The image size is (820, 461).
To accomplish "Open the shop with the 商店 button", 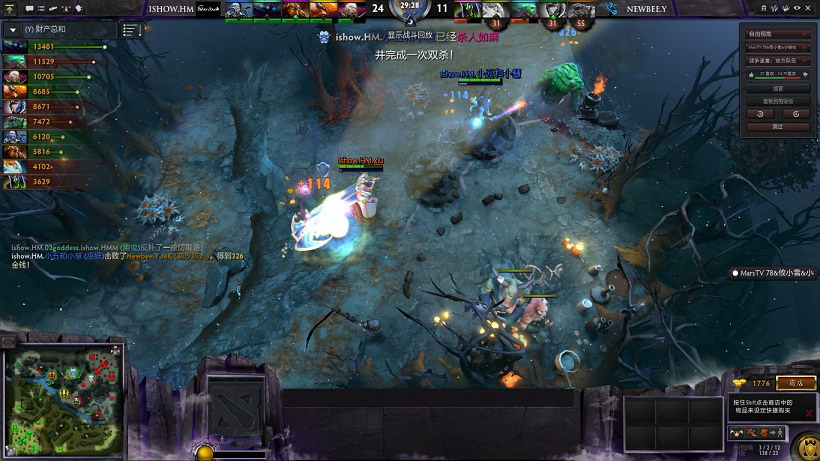I will [796, 383].
